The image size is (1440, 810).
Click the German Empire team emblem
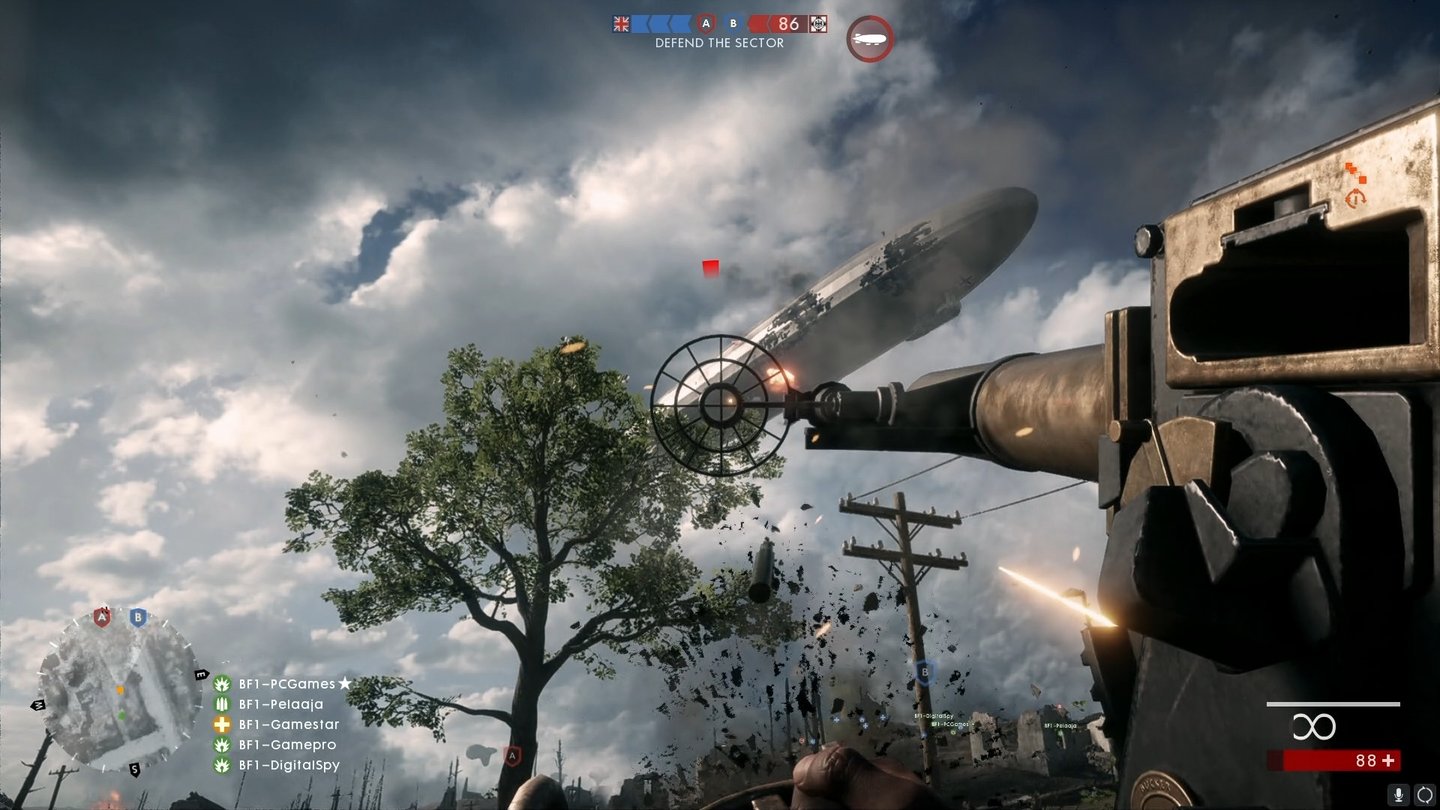tap(818, 24)
